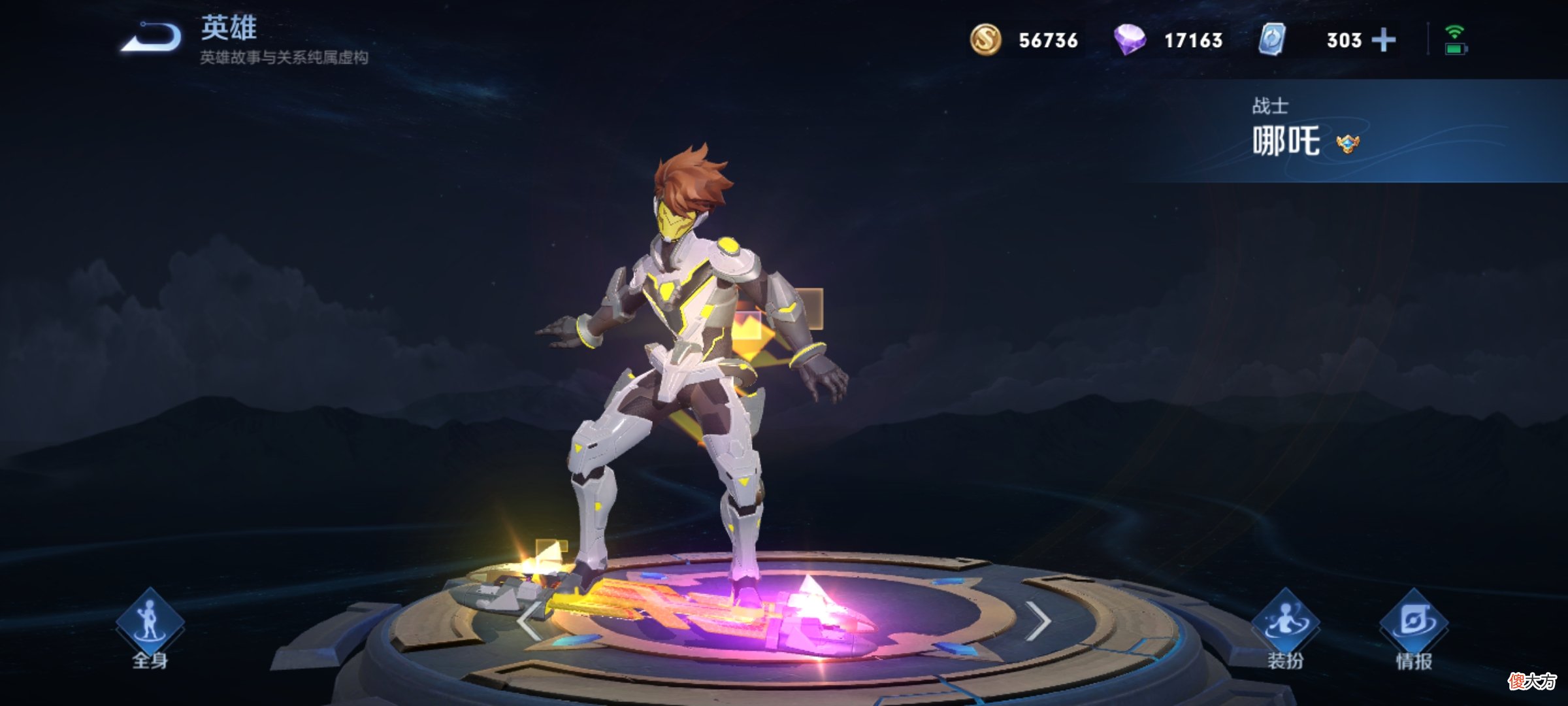Open the 装扮 skins menu

tap(1285, 629)
